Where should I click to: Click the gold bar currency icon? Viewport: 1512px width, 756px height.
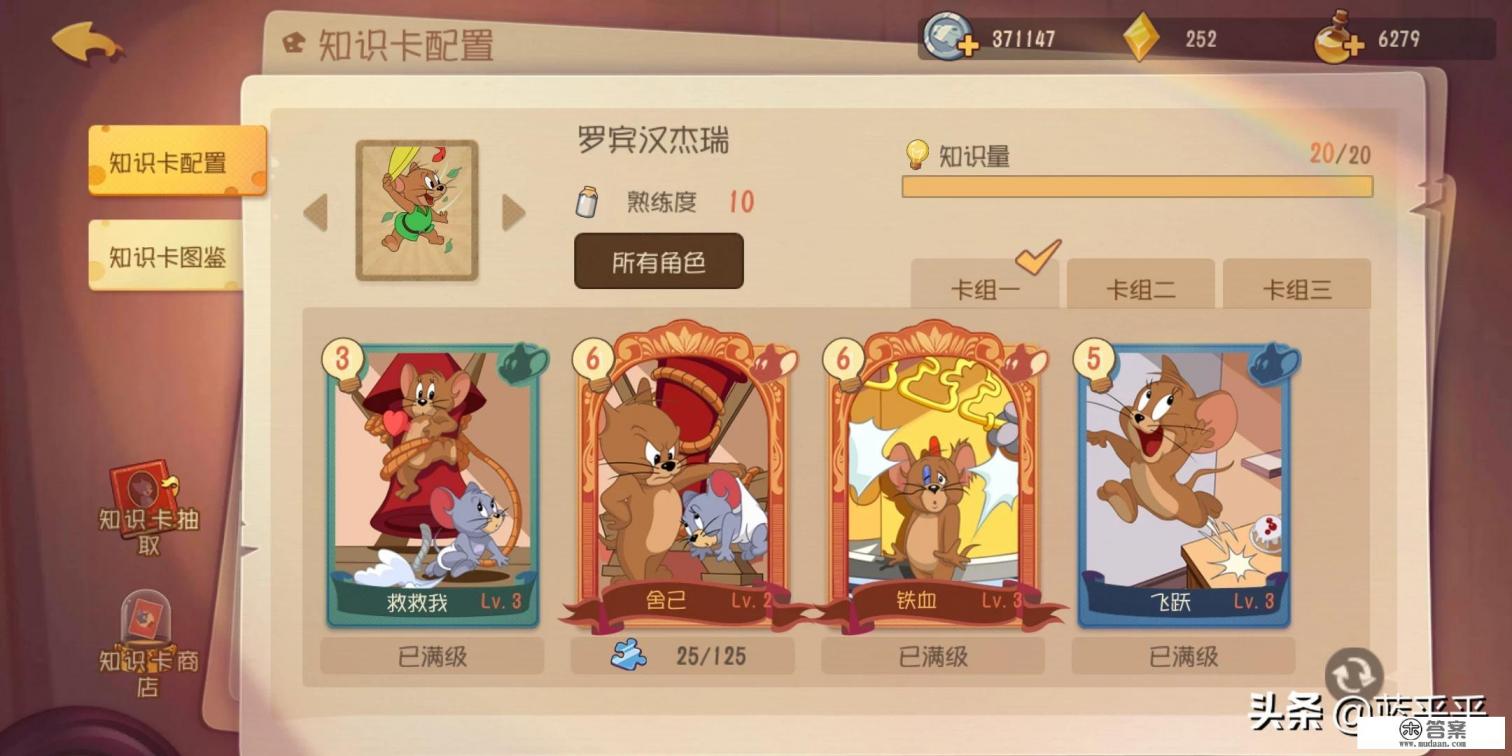(x=1140, y=38)
